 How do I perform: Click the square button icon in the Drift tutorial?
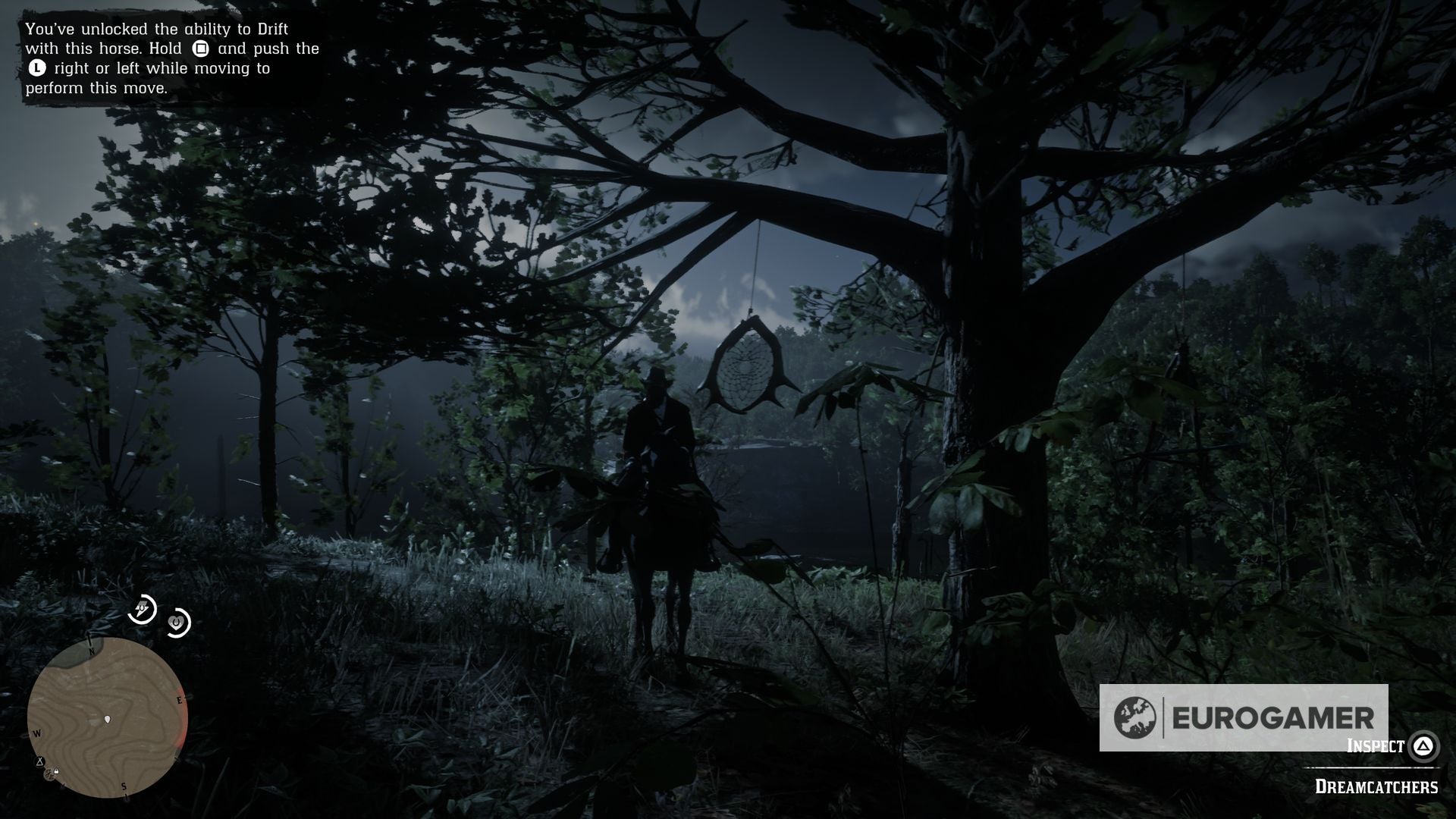point(200,49)
